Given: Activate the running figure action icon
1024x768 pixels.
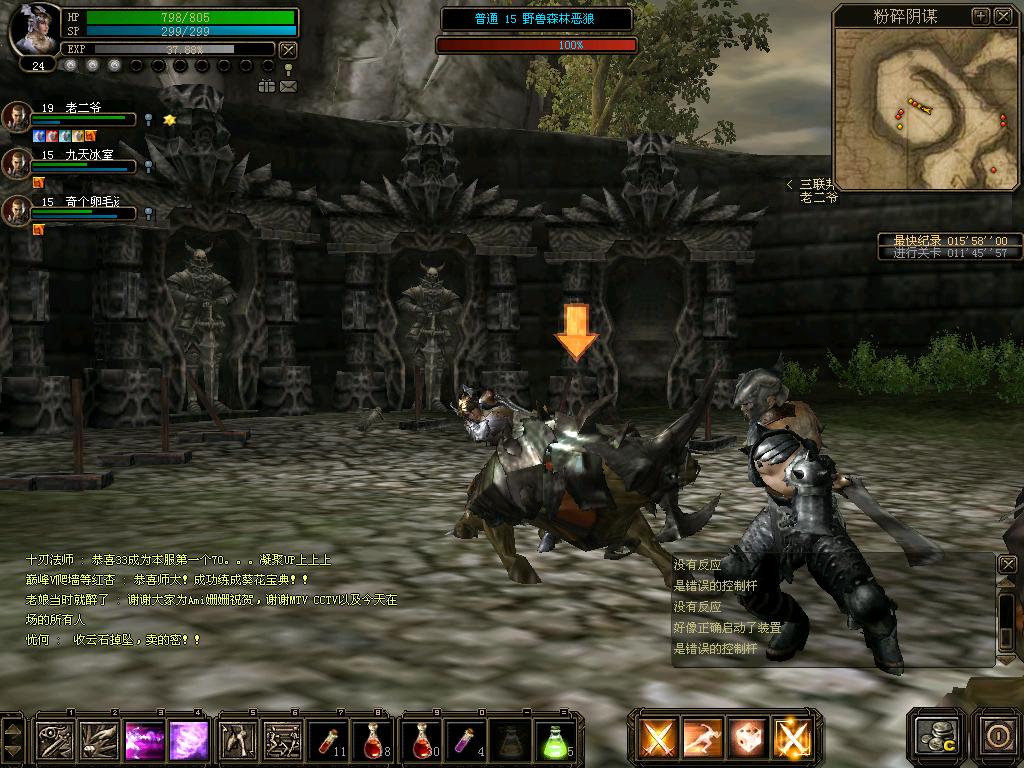Looking at the screenshot, I should pos(702,739).
